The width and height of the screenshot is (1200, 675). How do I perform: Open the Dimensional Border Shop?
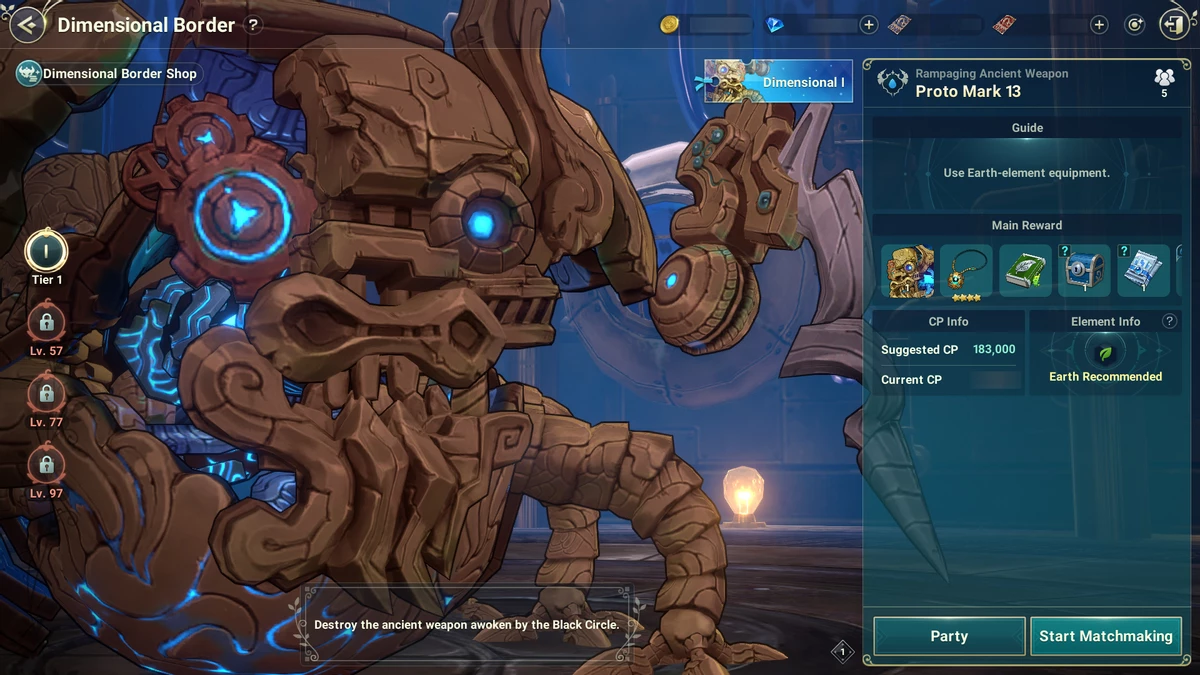[108, 73]
